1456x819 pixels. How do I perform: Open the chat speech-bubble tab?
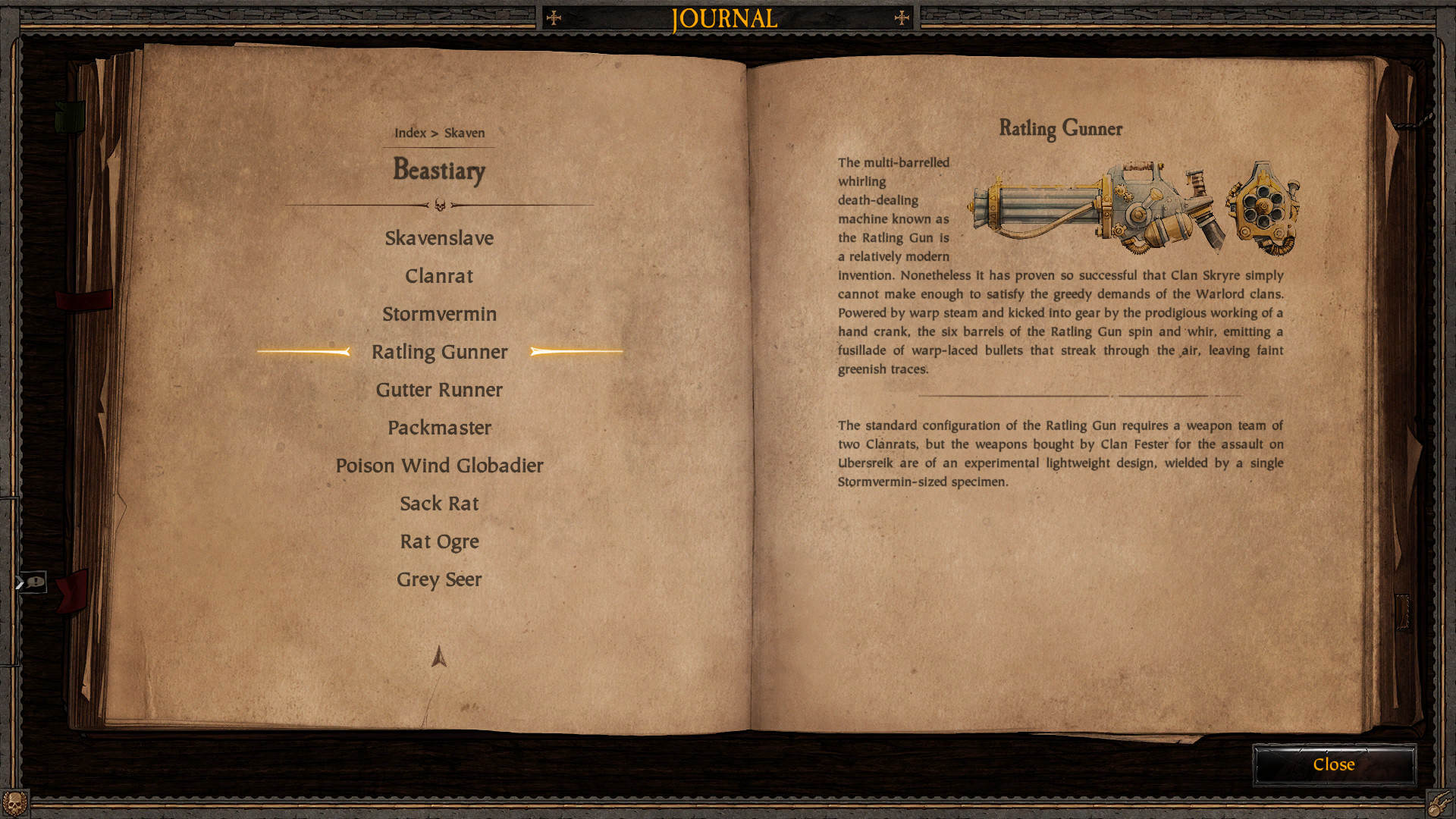click(x=33, y=582)
